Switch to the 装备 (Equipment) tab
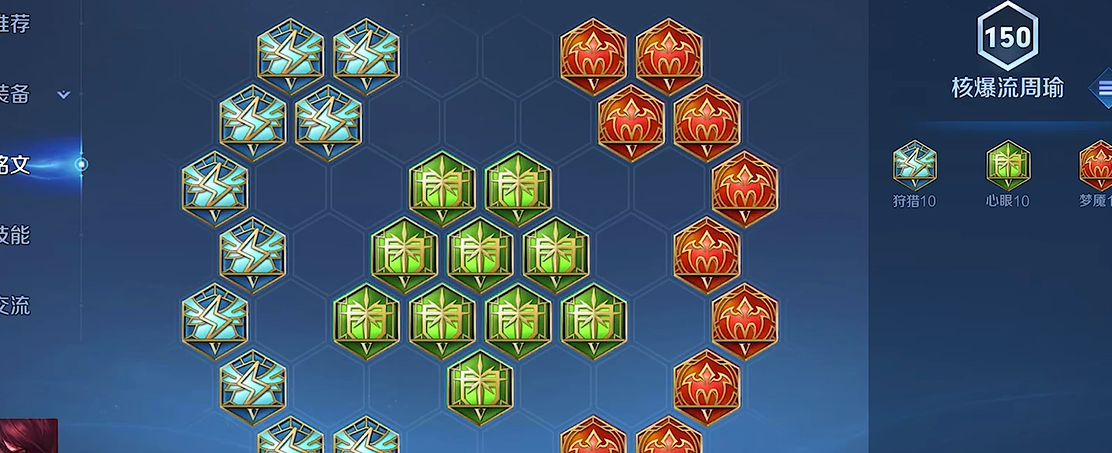The height and width of the screenshot is (453, 1112). (x=15, y=94)
